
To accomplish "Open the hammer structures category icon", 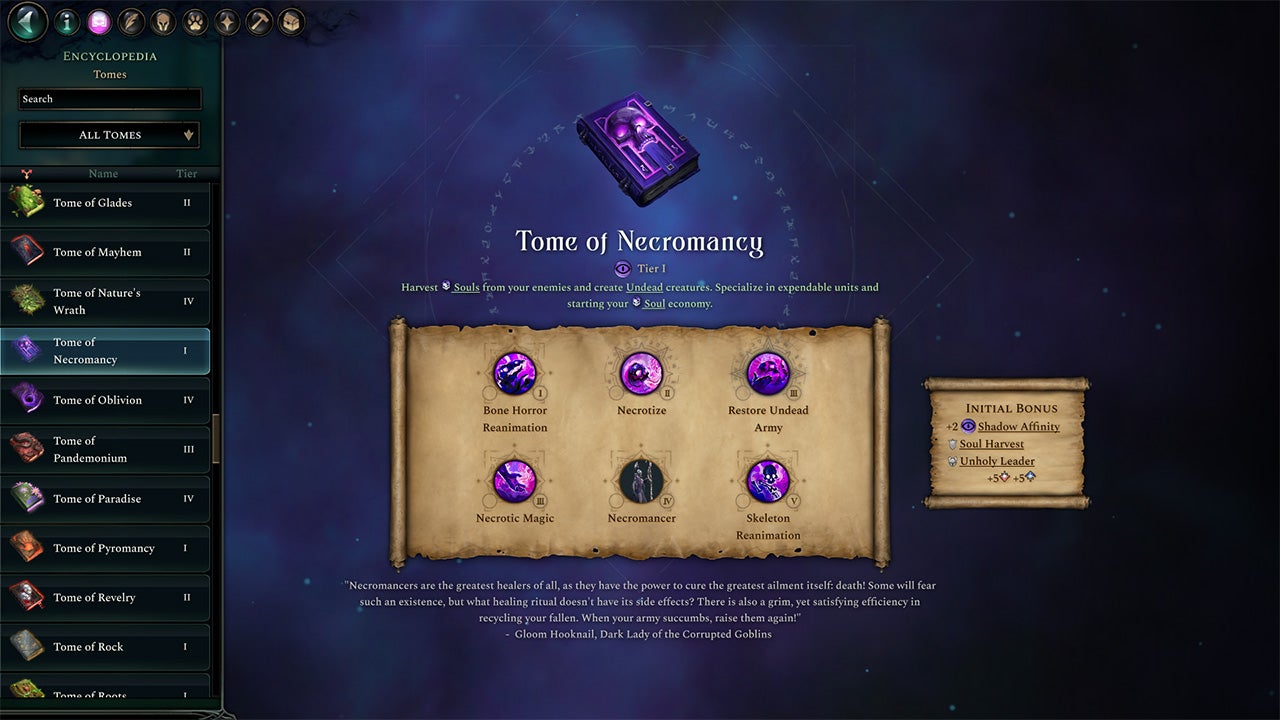I will pyautogui.click(x=258, y=21).
